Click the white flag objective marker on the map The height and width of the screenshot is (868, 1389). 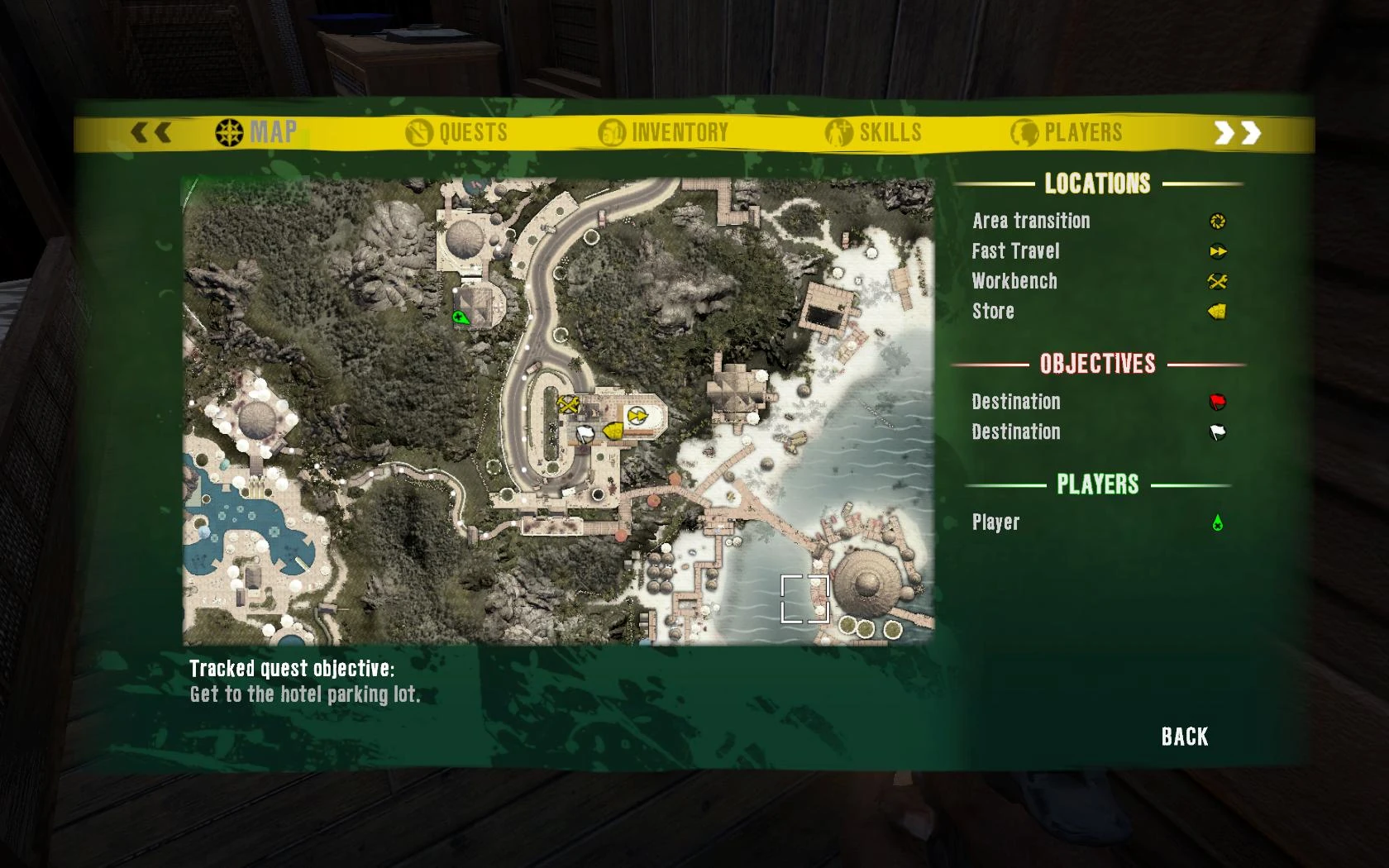(x=585, y=434)
